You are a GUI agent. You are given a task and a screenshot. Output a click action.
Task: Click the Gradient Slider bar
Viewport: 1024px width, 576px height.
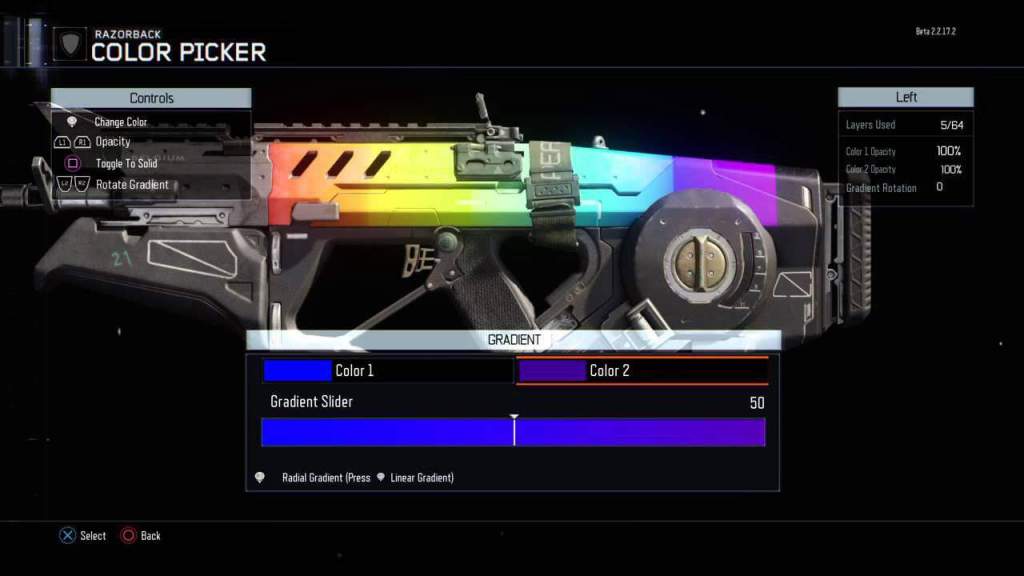(513, 432)
